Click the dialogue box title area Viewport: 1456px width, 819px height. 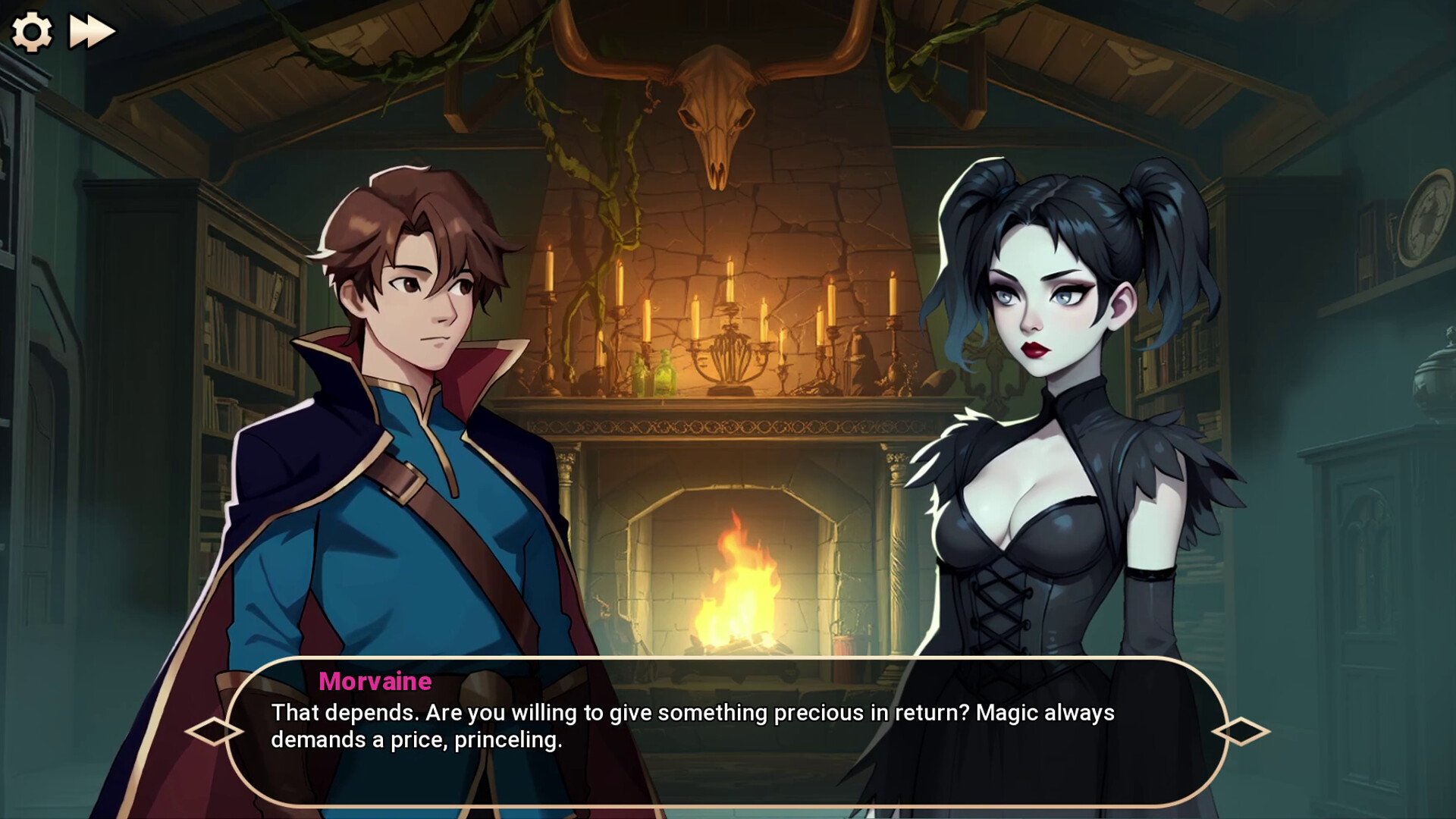[375, 682]
